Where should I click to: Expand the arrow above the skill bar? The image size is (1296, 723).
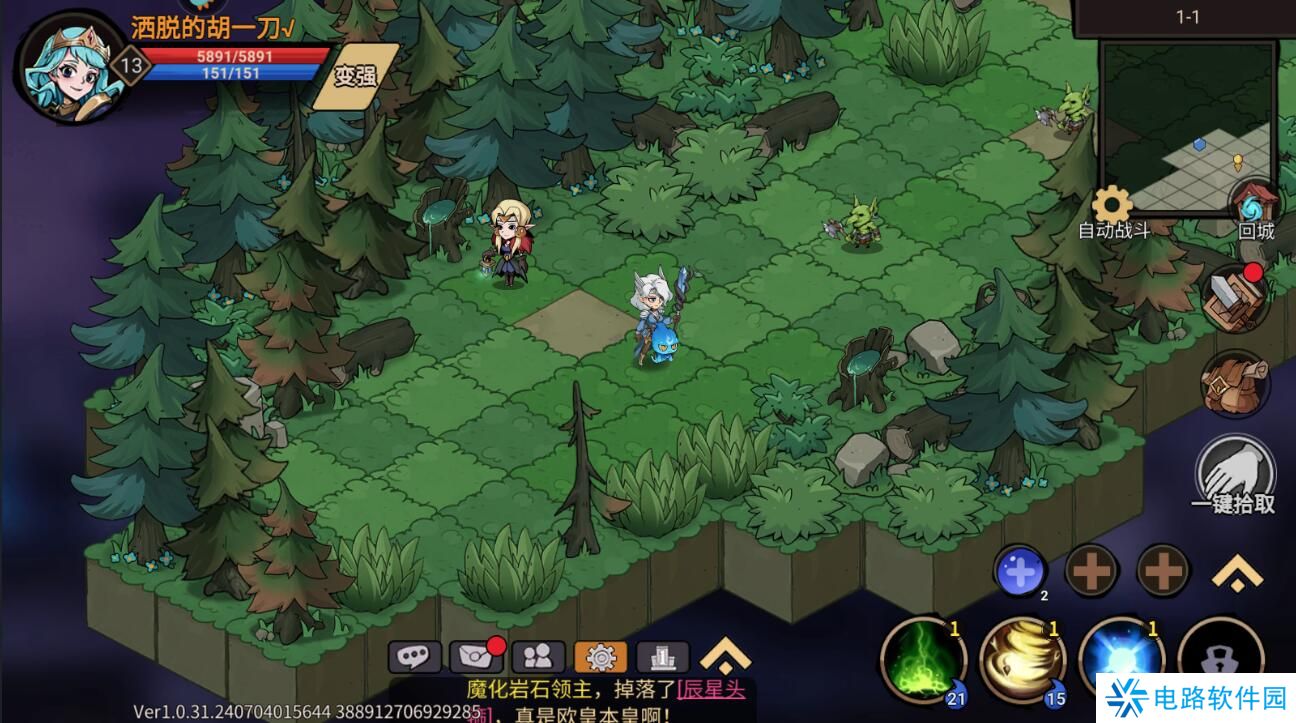tap(1237, 573)
